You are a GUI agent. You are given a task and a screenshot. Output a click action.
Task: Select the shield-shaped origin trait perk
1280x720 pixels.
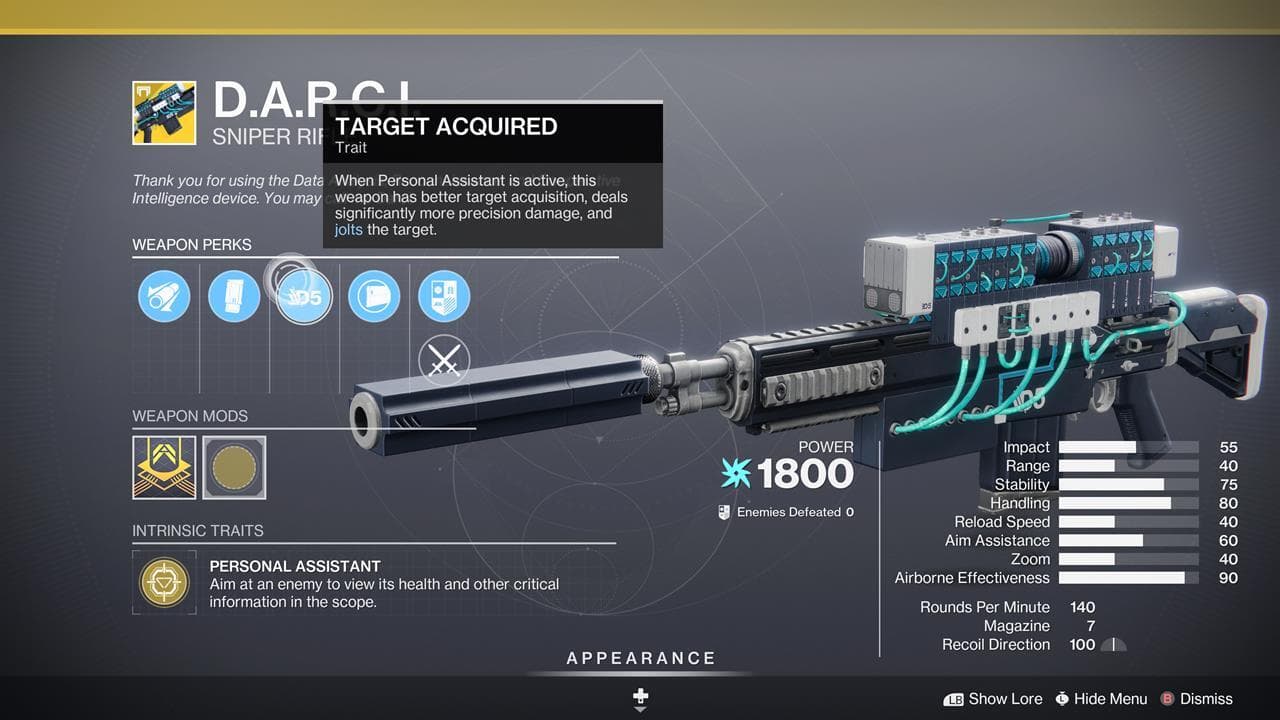pyautogui.click(x=444, y=296)
